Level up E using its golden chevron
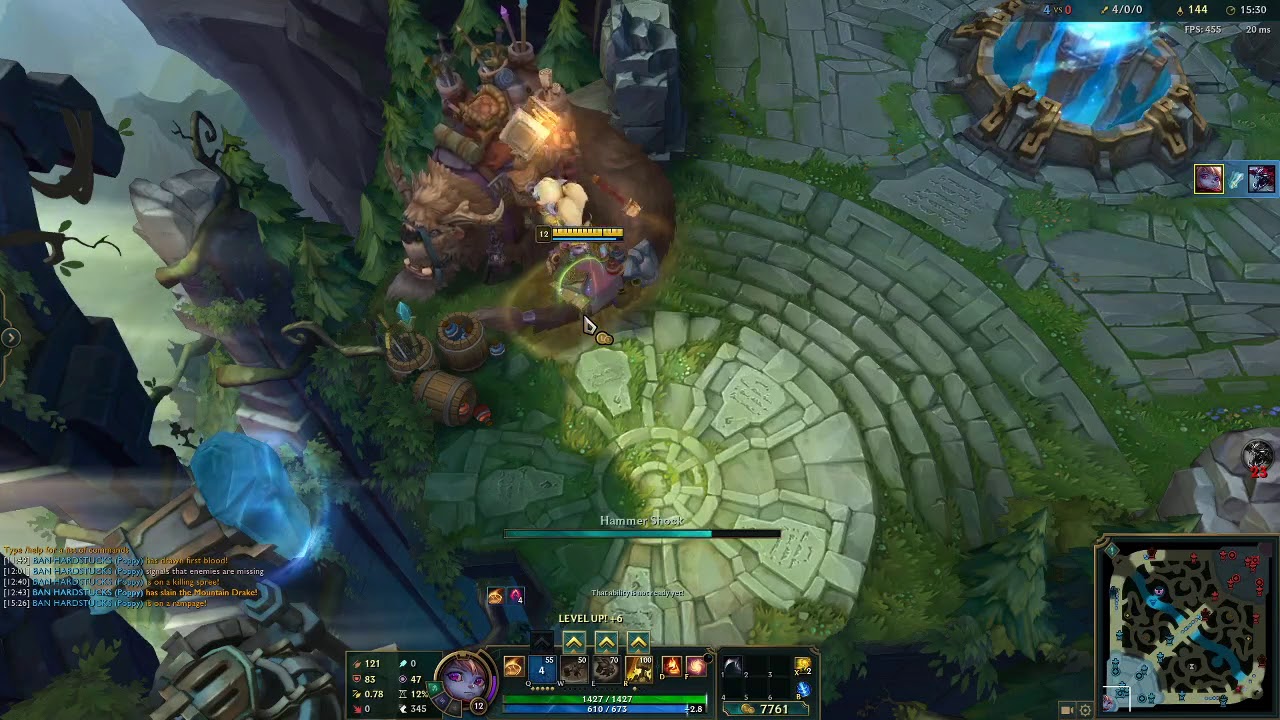Screen dimensions: 1280x720 (606, 643)
